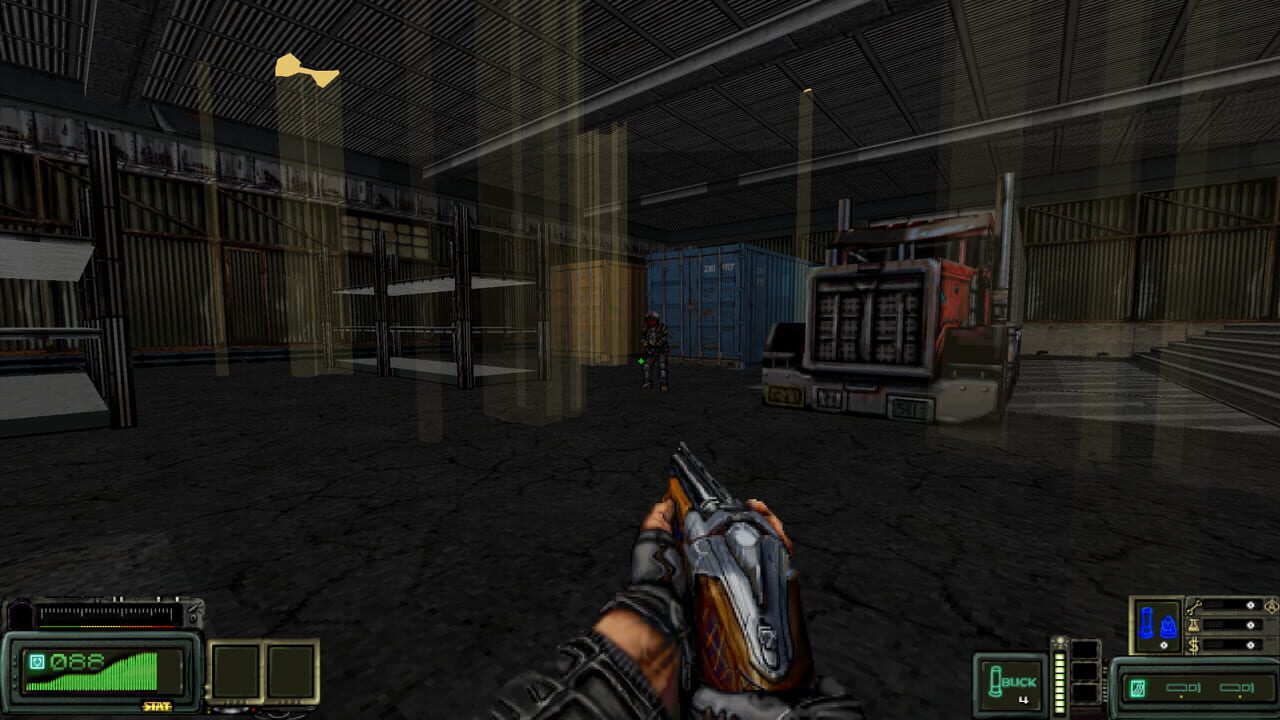Select the left empty inventory slot frame

click(237, 670)
